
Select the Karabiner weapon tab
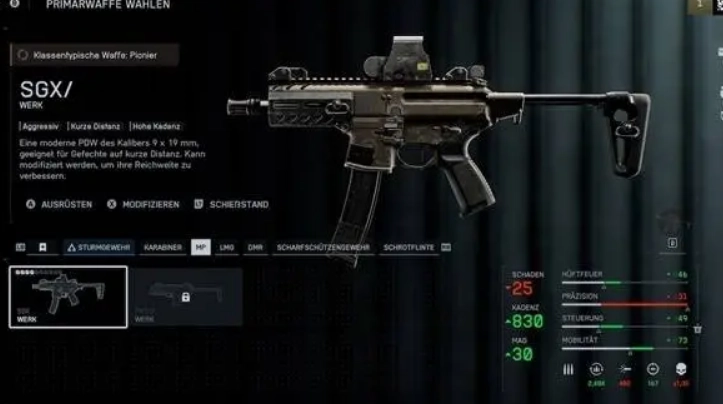[x=162, y=246]
